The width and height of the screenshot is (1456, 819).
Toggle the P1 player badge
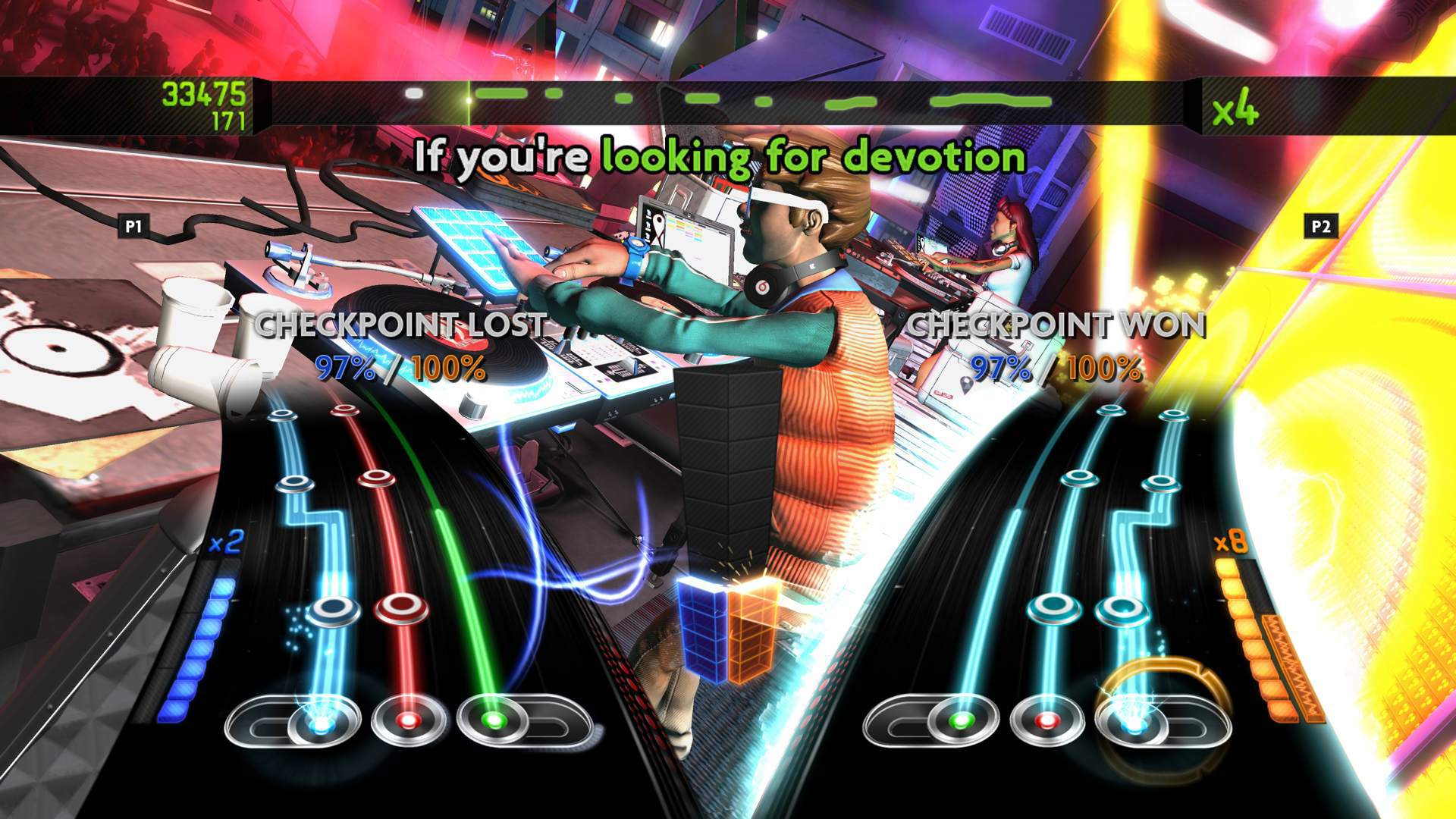134,224
